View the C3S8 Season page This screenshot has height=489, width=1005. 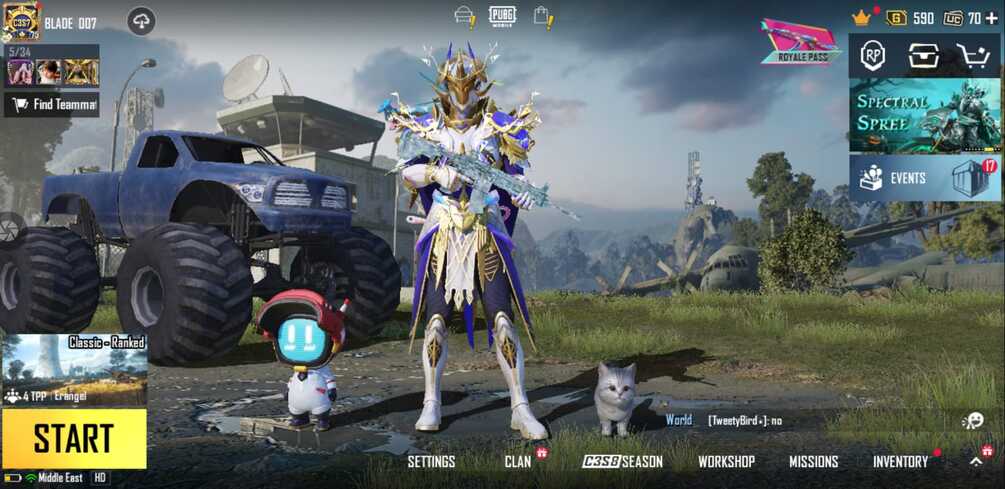pyautogui.click(x=623, y=461)
